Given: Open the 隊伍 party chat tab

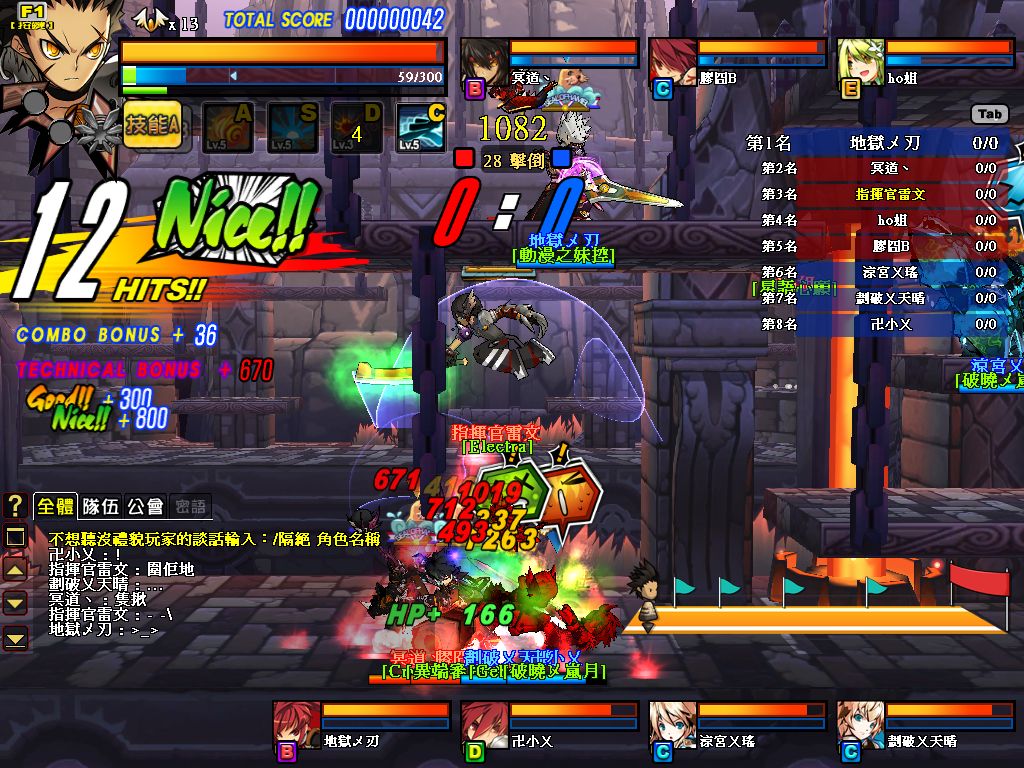Looking at the screenshot, I should click(x=101, y=506).
